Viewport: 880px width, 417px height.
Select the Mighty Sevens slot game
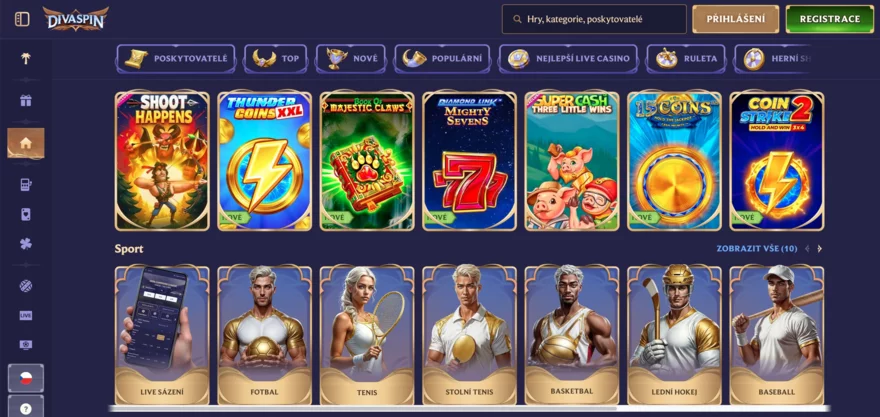469,160
